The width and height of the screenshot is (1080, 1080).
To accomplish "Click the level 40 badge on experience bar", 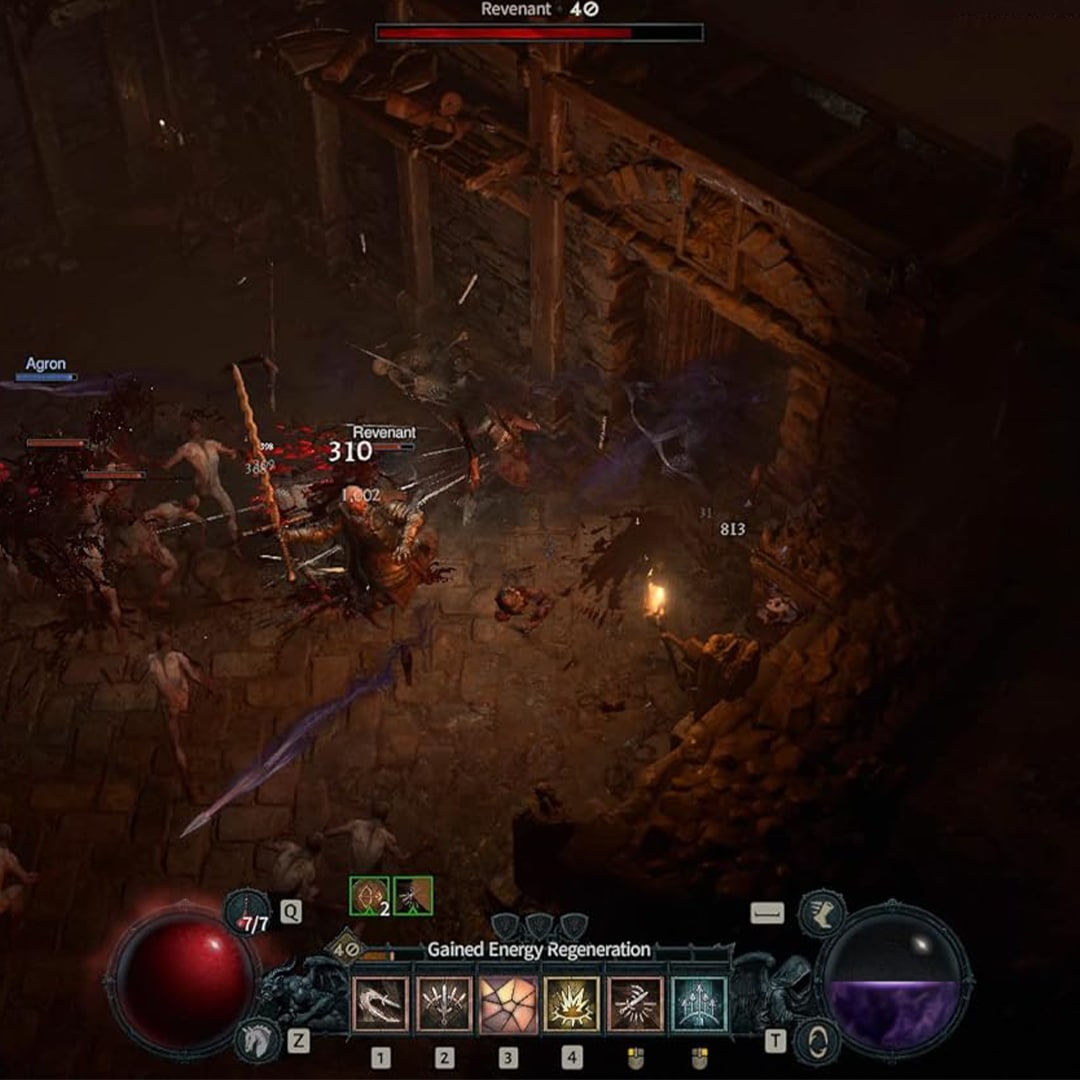I will click(x=346, y=945).
